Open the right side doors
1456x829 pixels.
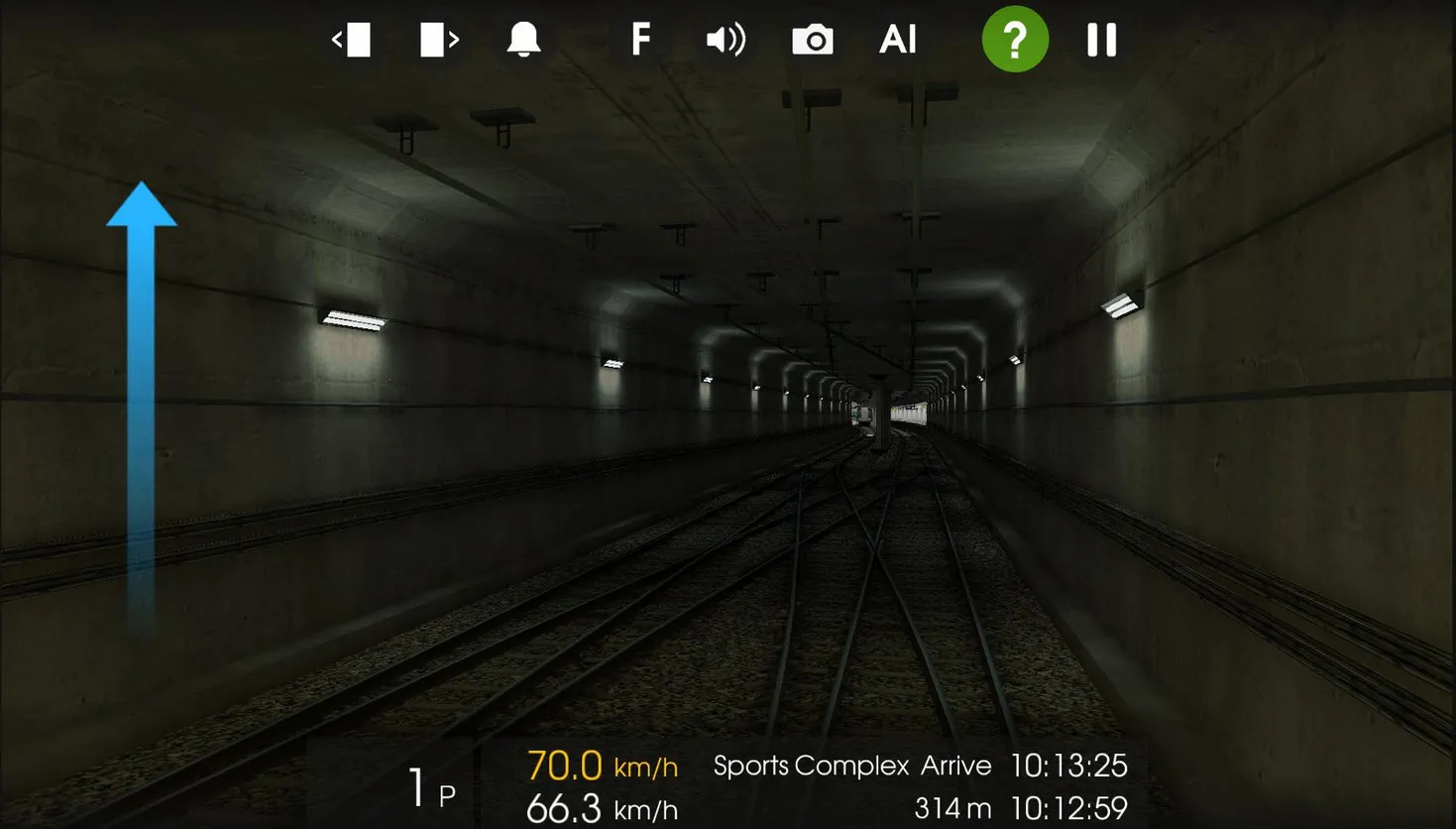point(439,40)
